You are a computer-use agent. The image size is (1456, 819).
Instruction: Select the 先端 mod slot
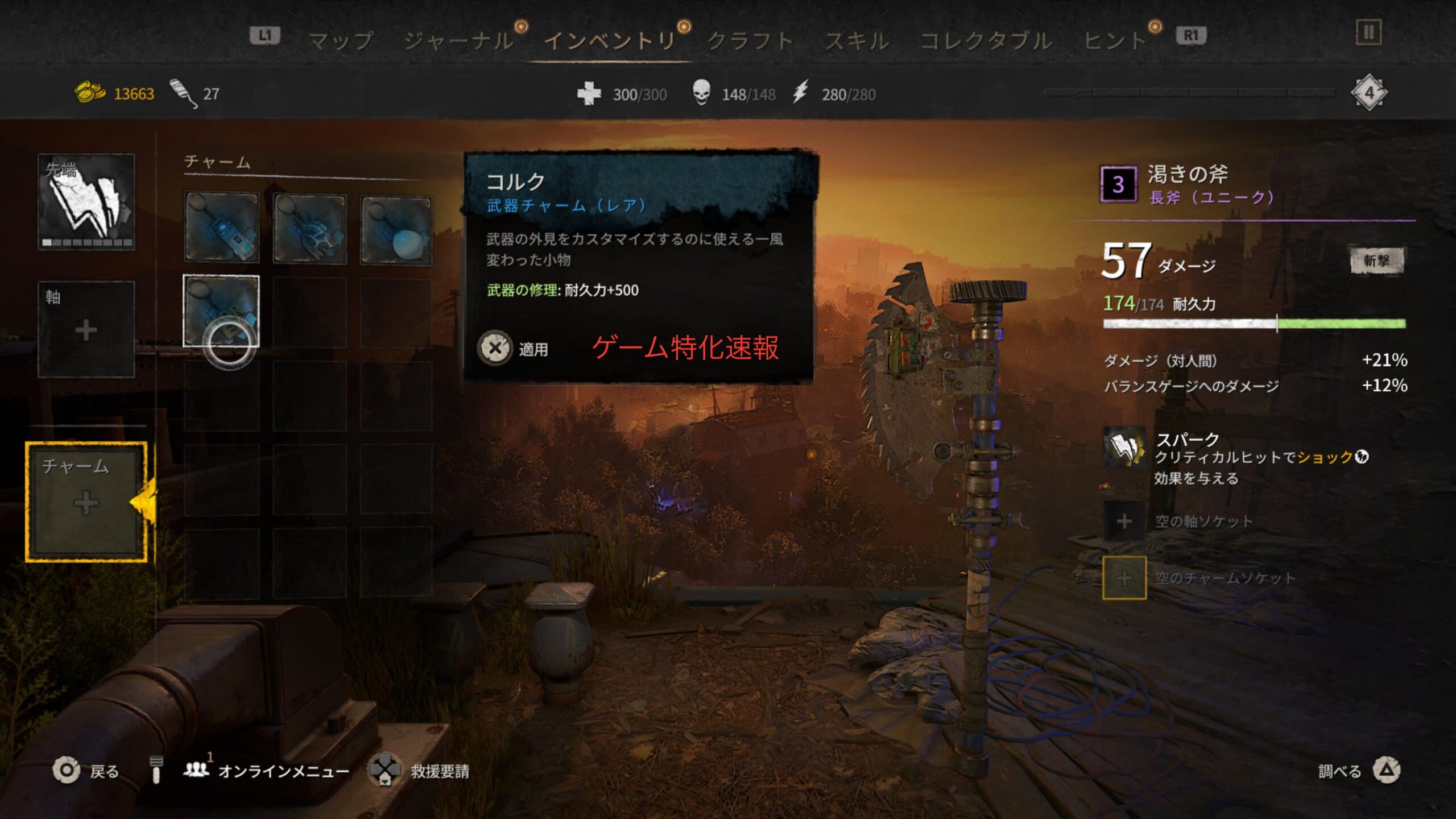point(86,202)
